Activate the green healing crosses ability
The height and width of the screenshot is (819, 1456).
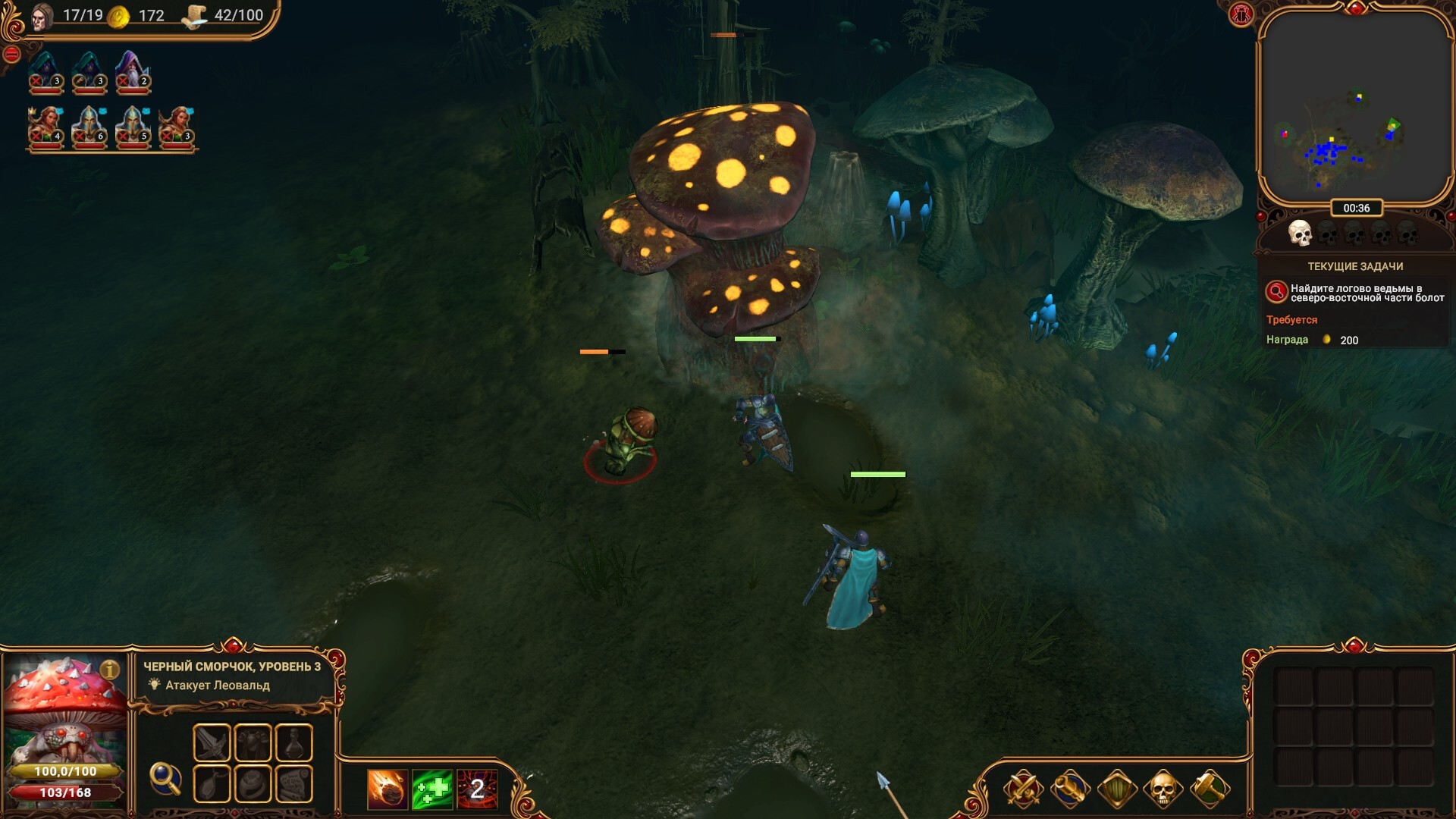[432, 789]
